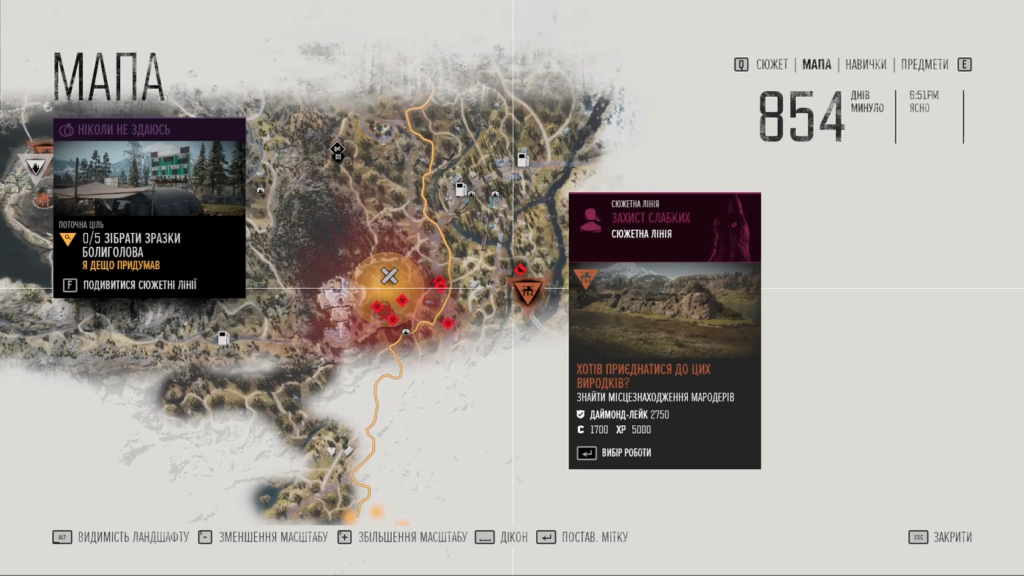The height and width of the screenshot is (576, 1024).
Task: Choose ВИБІР РОБОТИ in the job panel
Action: coord(625,453)
